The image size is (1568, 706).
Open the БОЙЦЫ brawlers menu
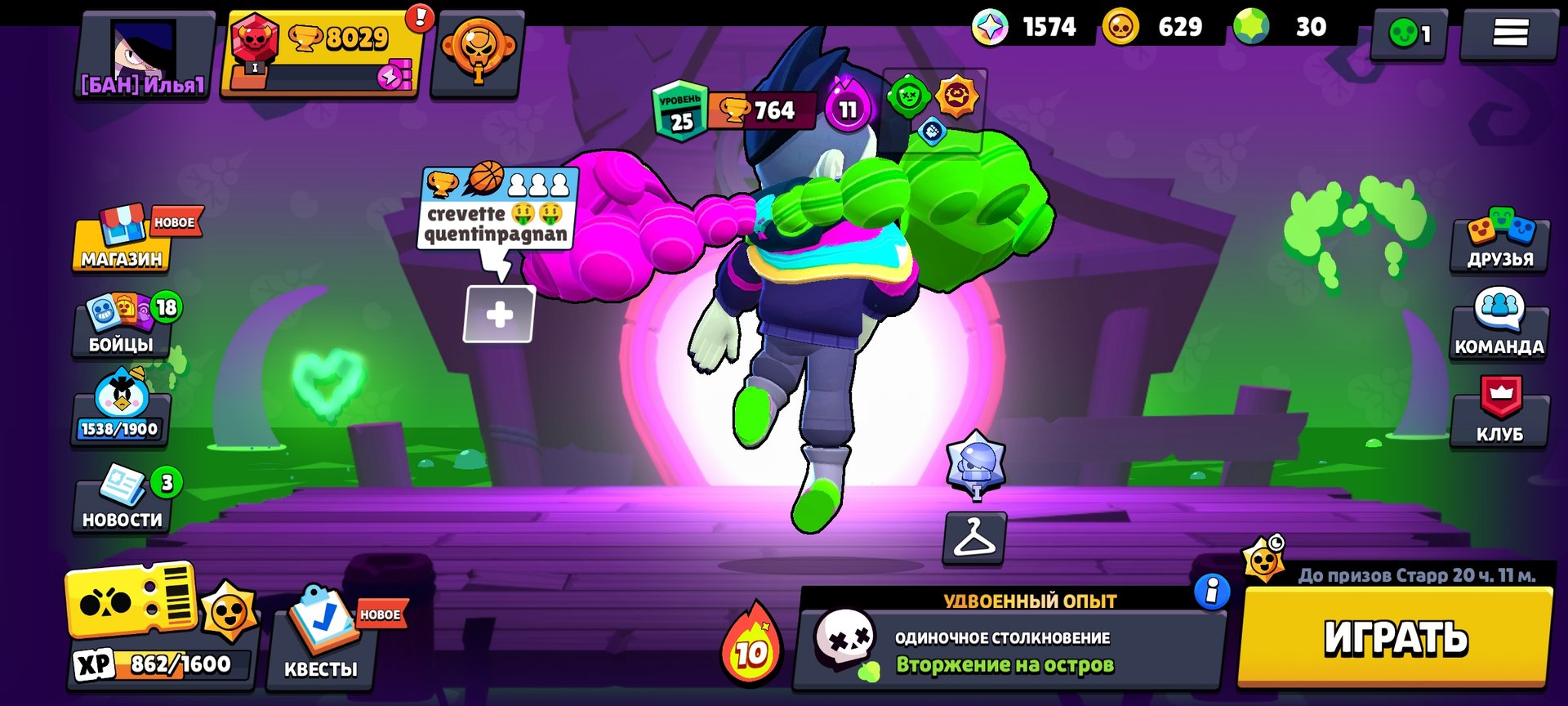pyautogui.click(x=122, y=325)
